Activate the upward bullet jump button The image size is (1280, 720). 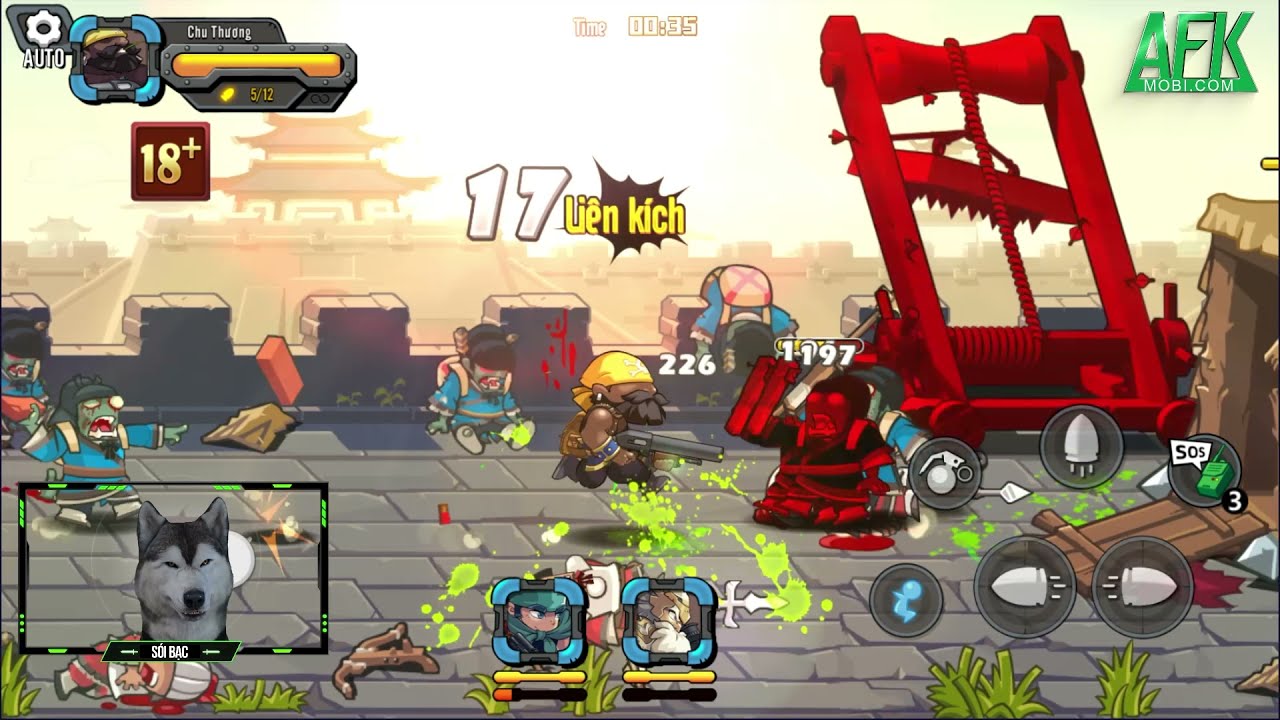[1081, 447]
